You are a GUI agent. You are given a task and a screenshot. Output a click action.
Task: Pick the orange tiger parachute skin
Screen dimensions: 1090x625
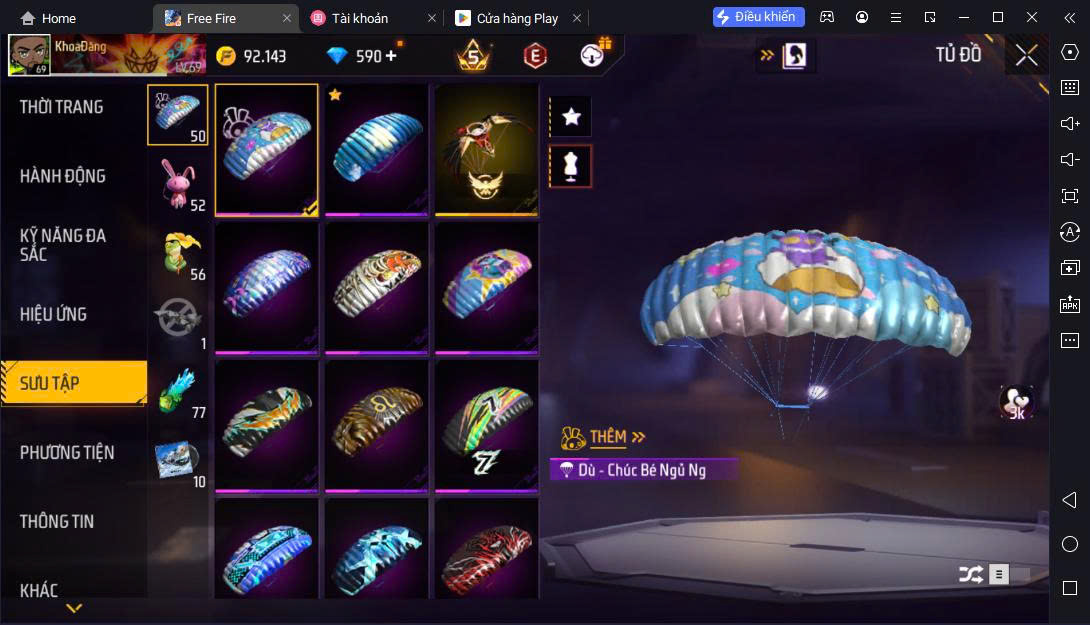point(376,287)
